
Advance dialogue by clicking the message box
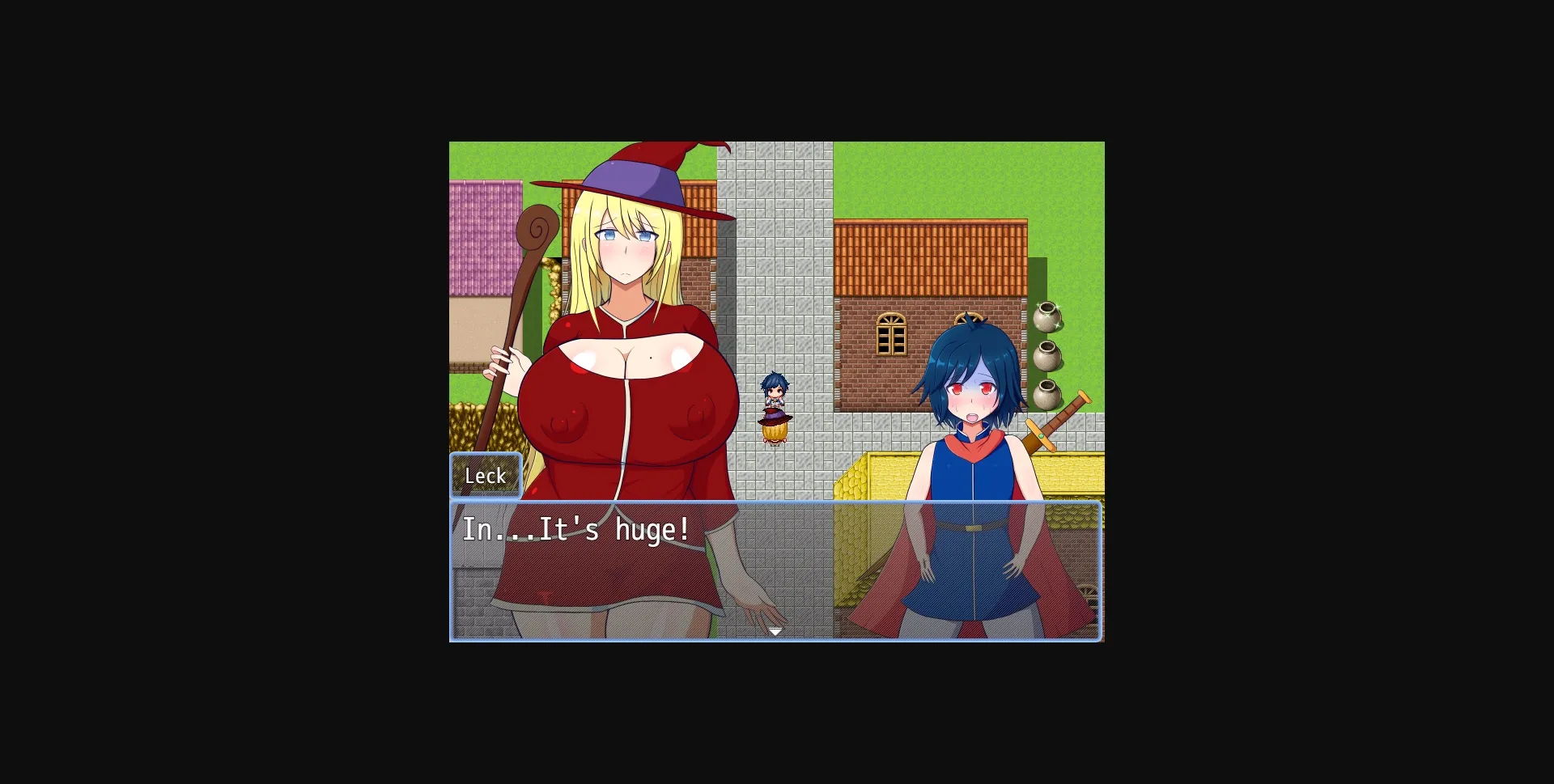point(775,574)
